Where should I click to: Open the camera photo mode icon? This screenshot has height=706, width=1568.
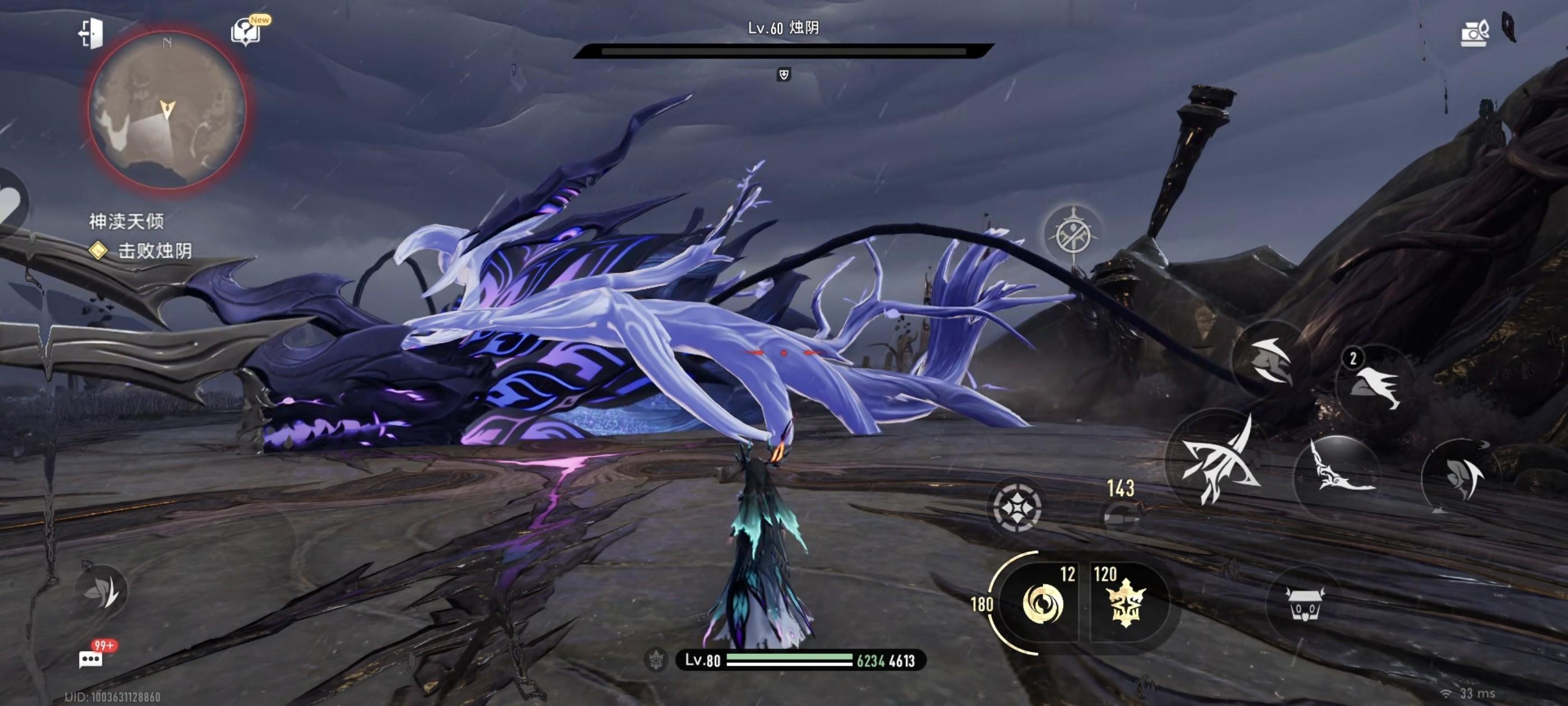(1474, 33)
